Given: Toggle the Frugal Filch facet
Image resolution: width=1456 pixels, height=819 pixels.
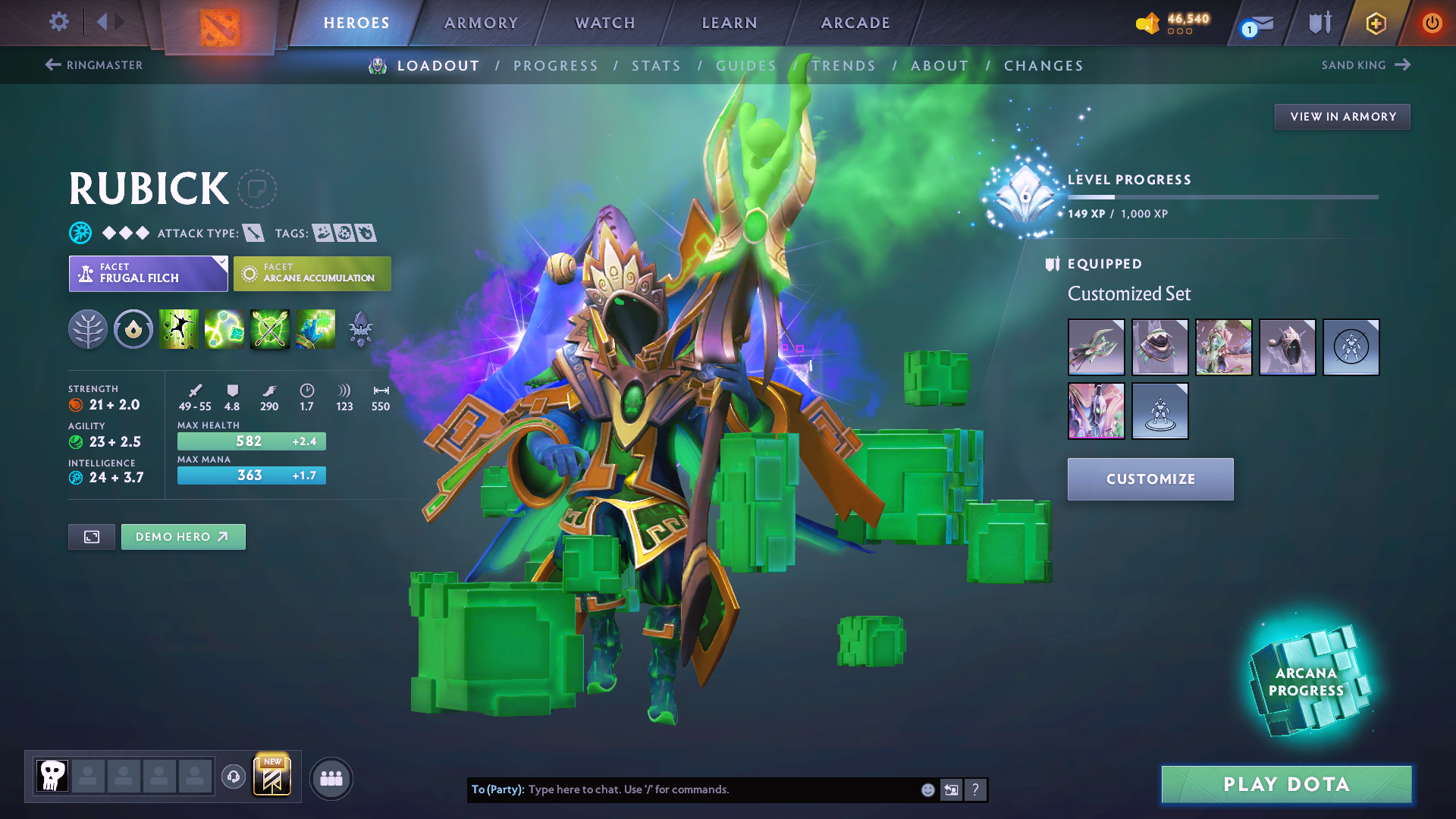Looking at the screenshot, I should (148, 273).
